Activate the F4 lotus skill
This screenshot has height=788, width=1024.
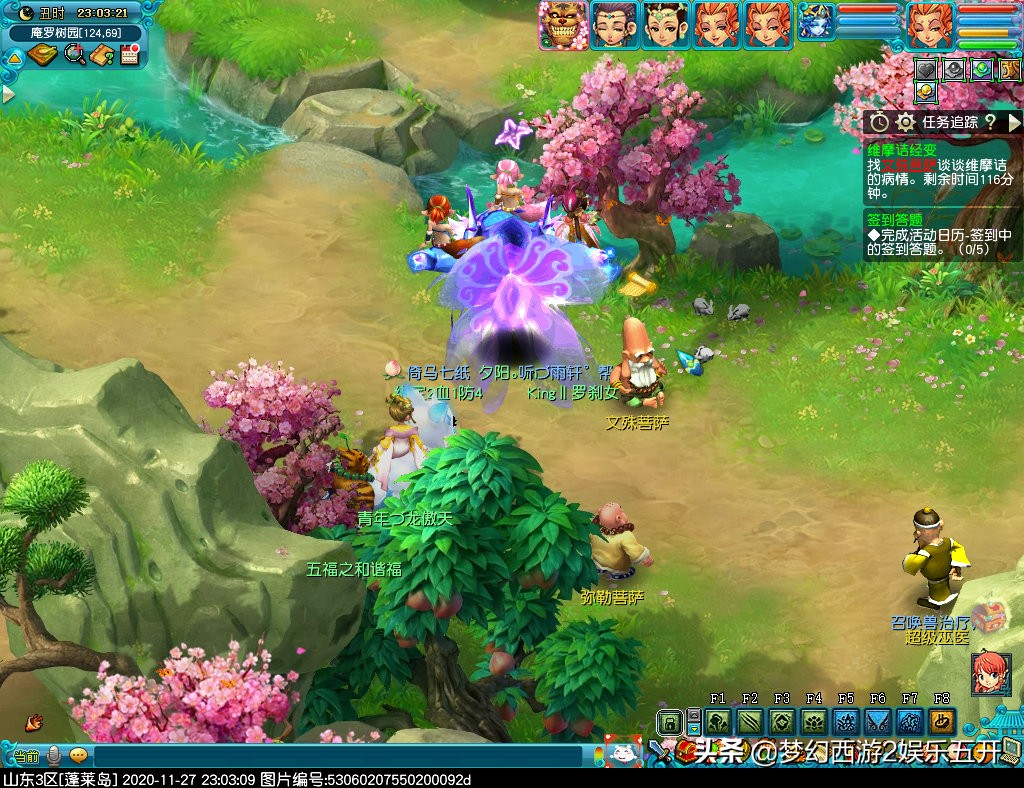click(x=813, y=721)
